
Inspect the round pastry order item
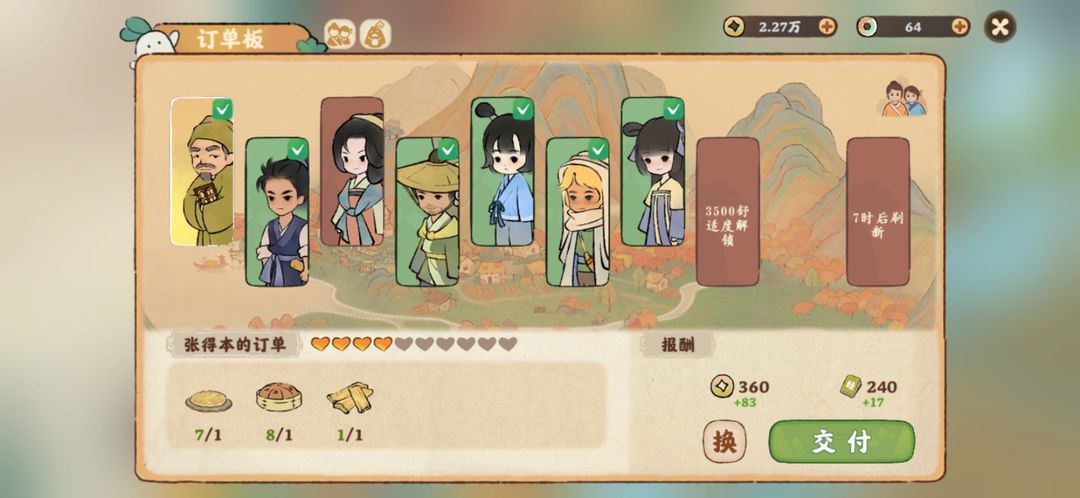278,399
